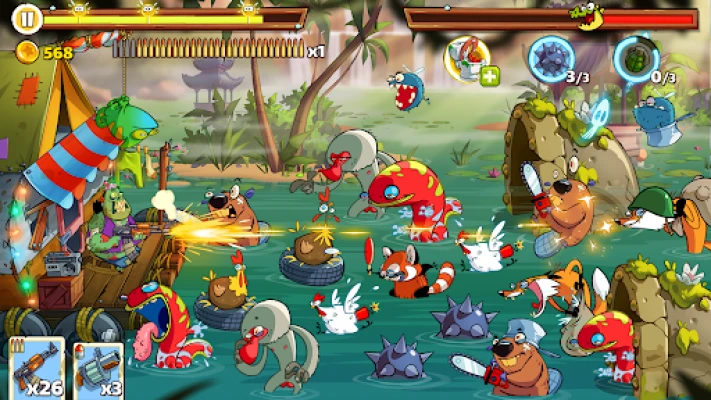711x400 pixels.
Task: Switch to the grenade launcher card
Action: pyautogui.click(x=98, y=371)
